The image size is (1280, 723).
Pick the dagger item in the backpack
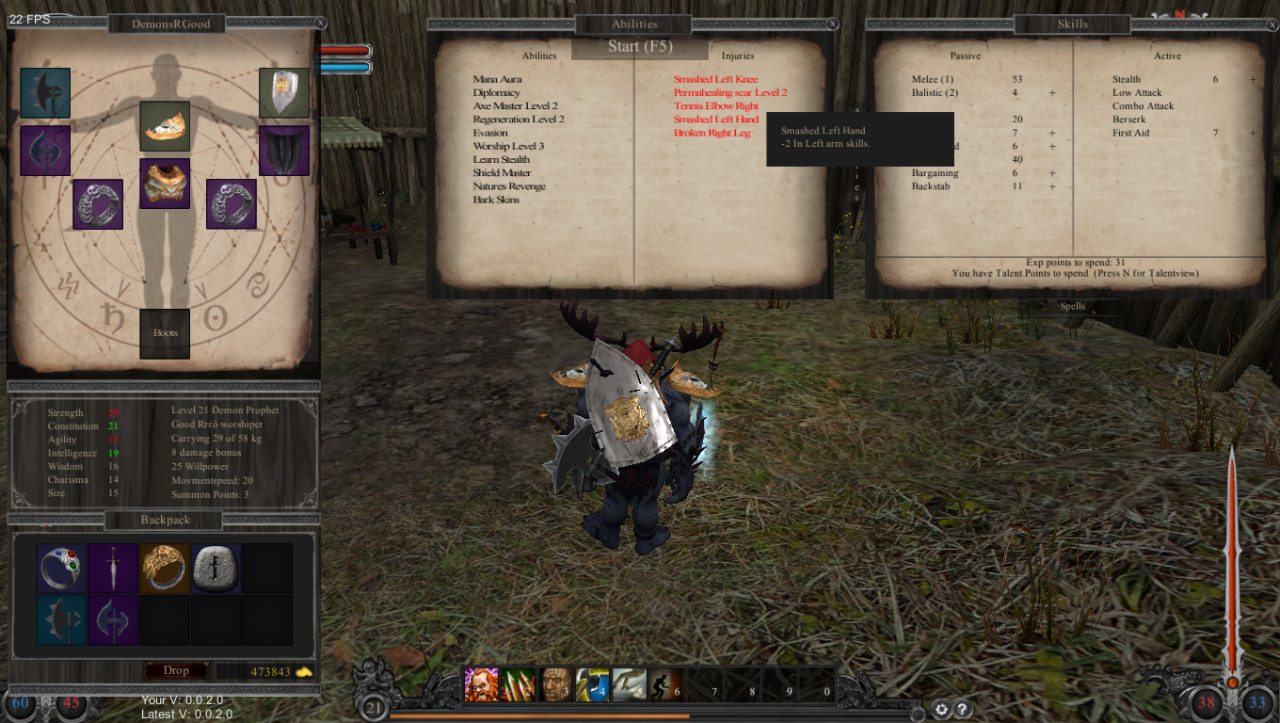[x=113, y=569]
